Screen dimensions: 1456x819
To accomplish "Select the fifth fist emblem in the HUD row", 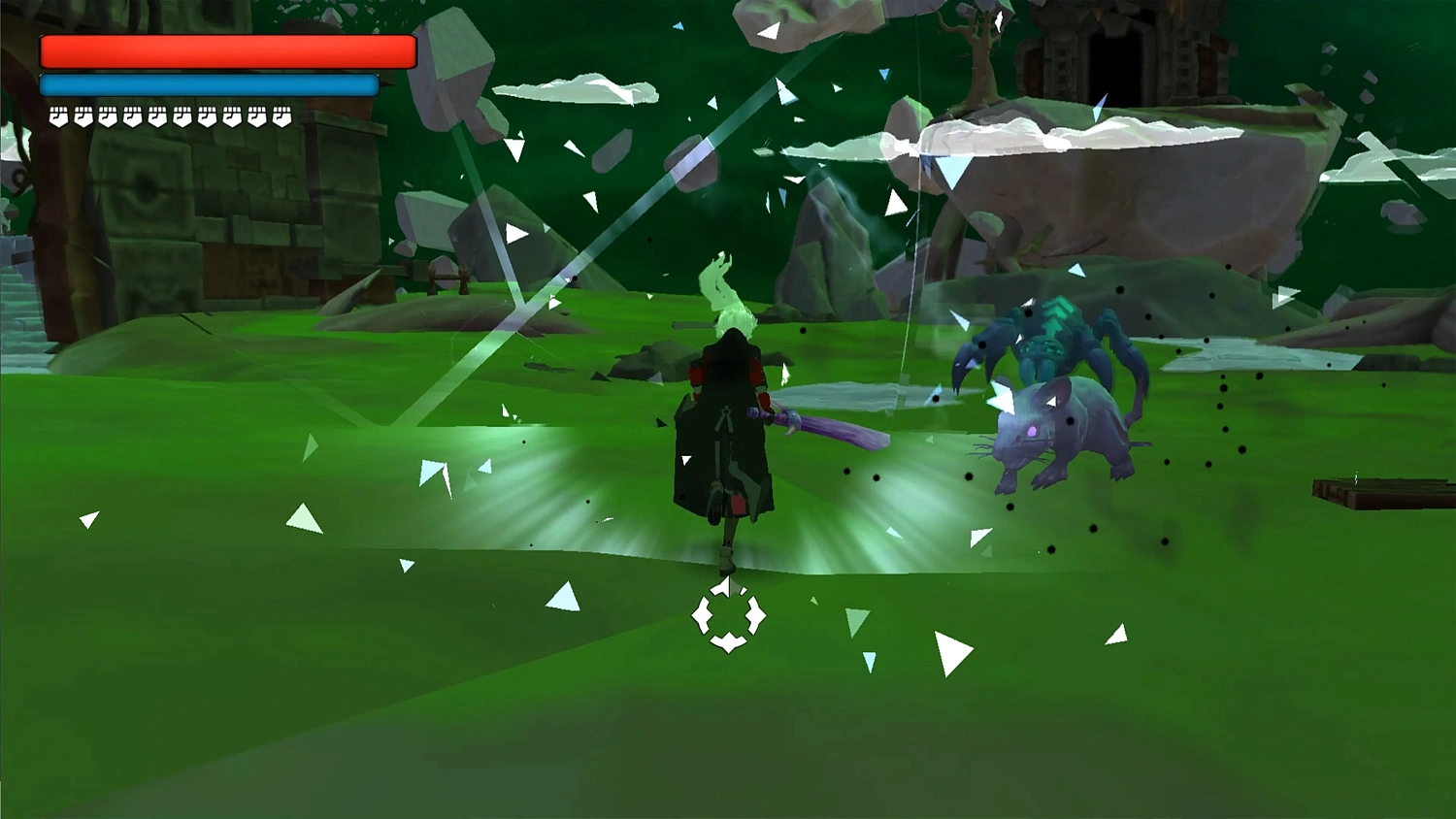I will (158, 115).
